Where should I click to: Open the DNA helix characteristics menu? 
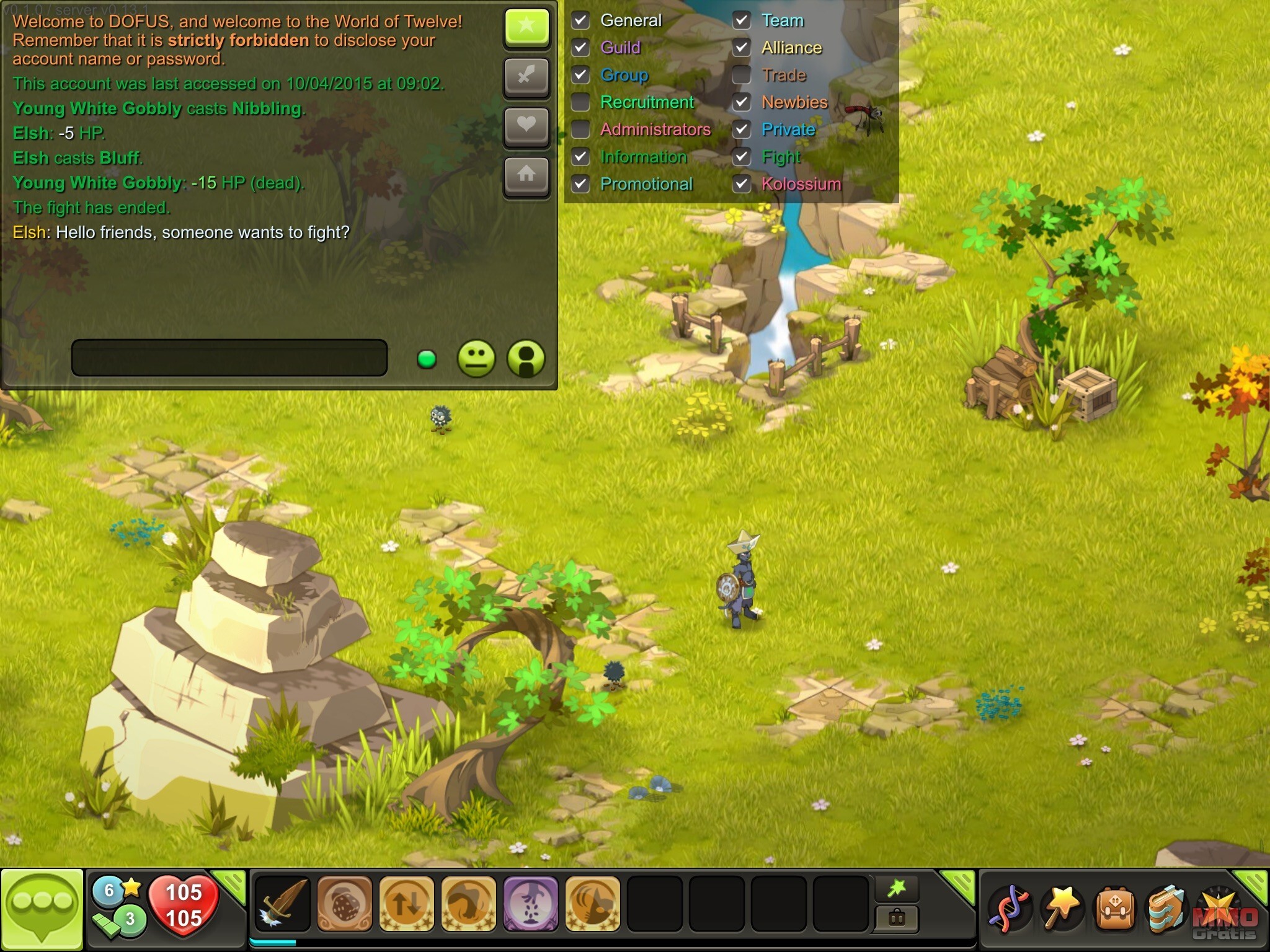pyautogui.click(x=1009, y=909)
